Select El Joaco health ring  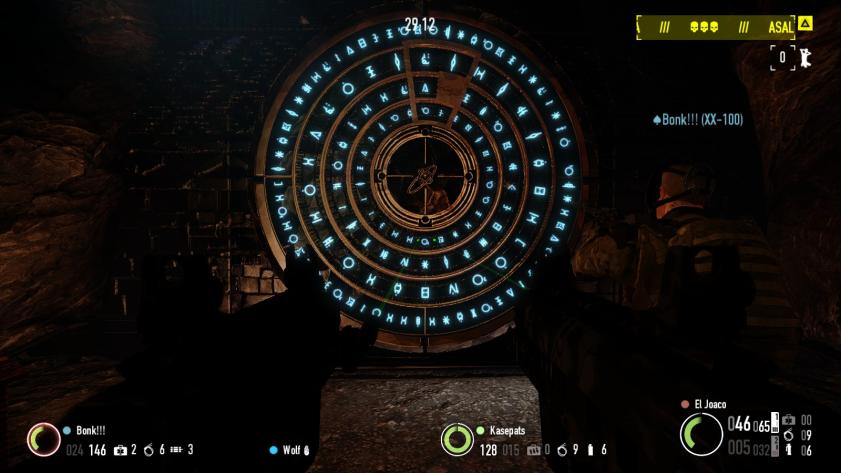click(701, 434)
